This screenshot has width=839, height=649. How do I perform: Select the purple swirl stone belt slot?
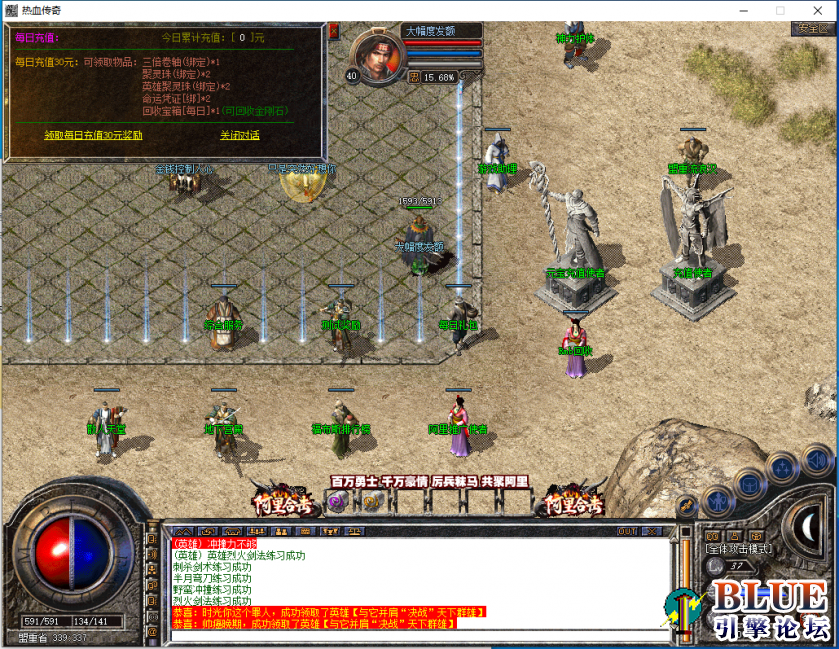tap(337, 502)
